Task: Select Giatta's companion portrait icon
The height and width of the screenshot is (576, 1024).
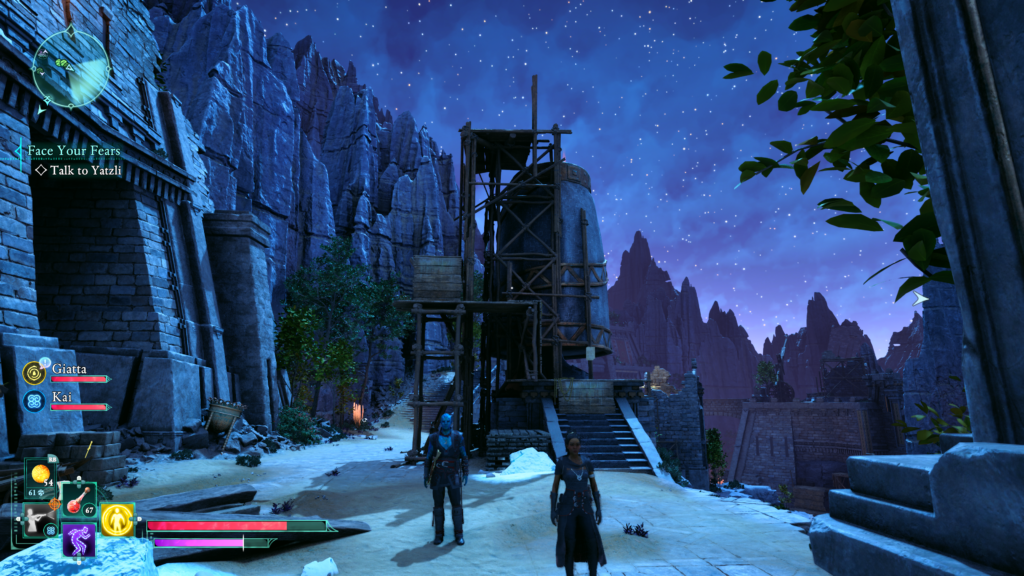Action: pos(33,373)
